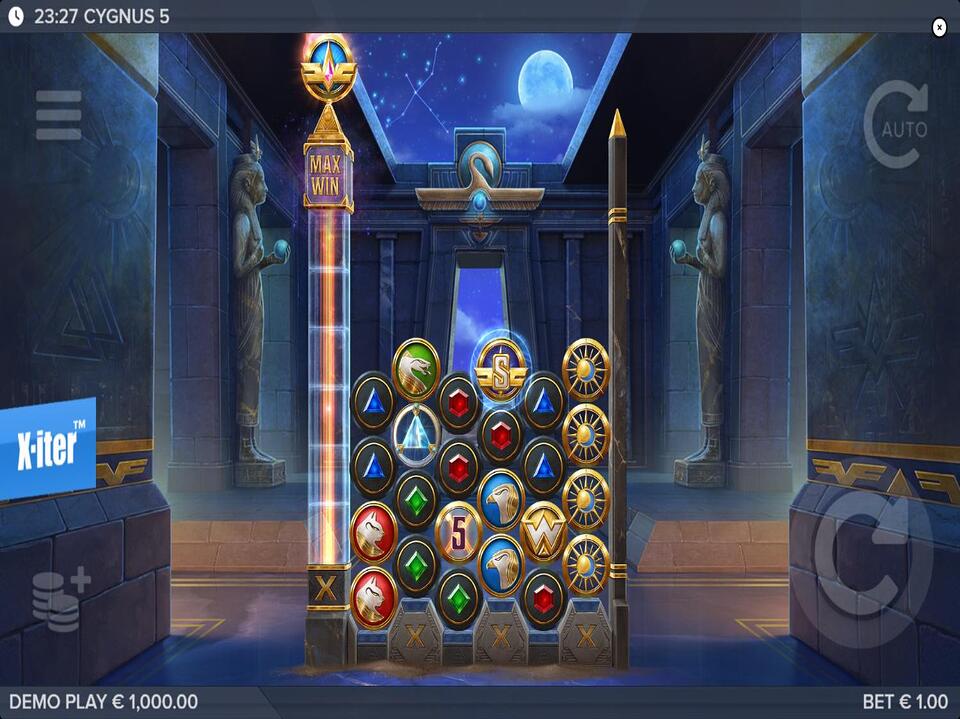Open the hamburger game menu
This screenshot has width=960, height=719.
[x=59, y=115]
